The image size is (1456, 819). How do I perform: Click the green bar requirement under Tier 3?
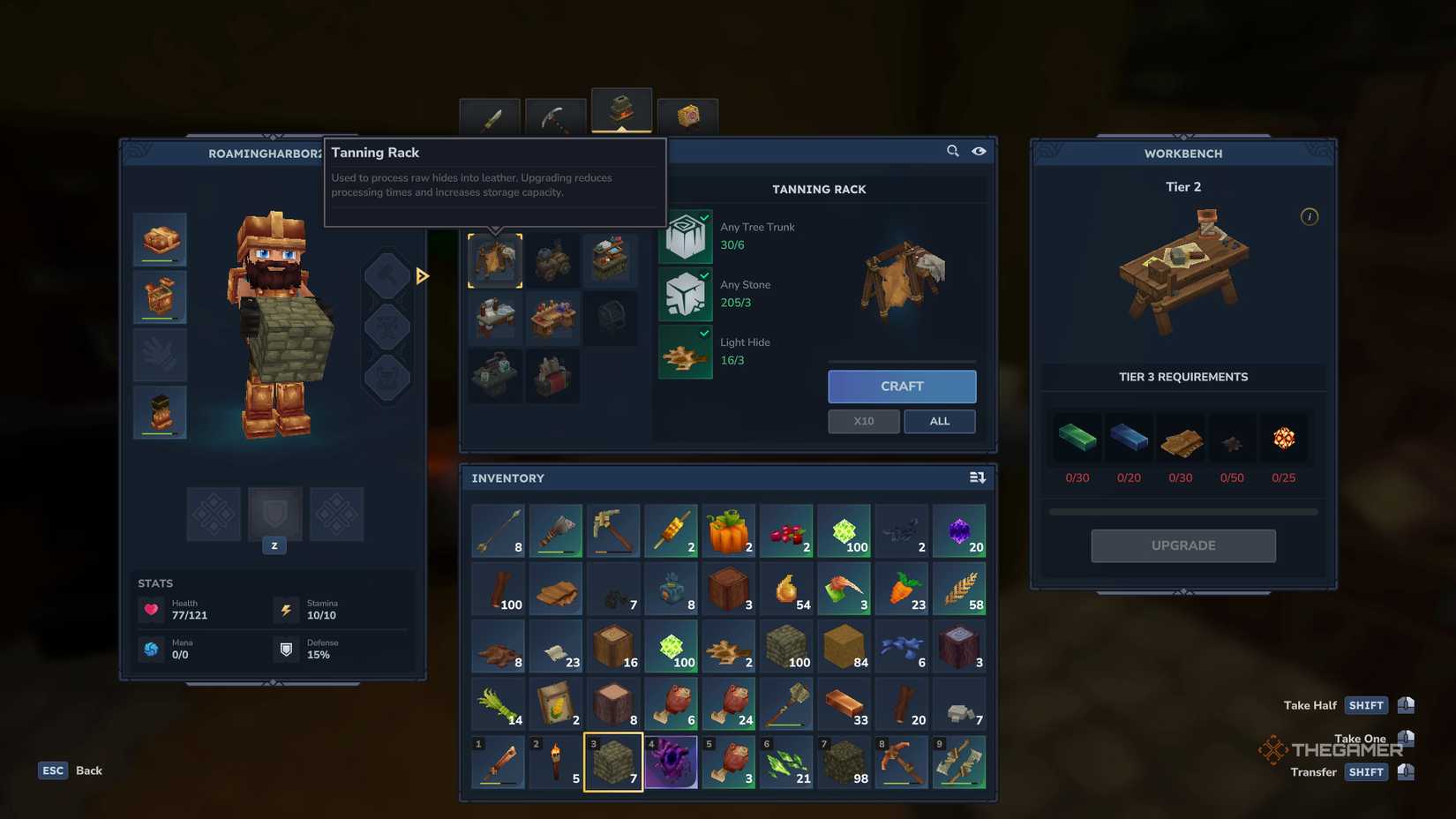tap(1077, 437)
